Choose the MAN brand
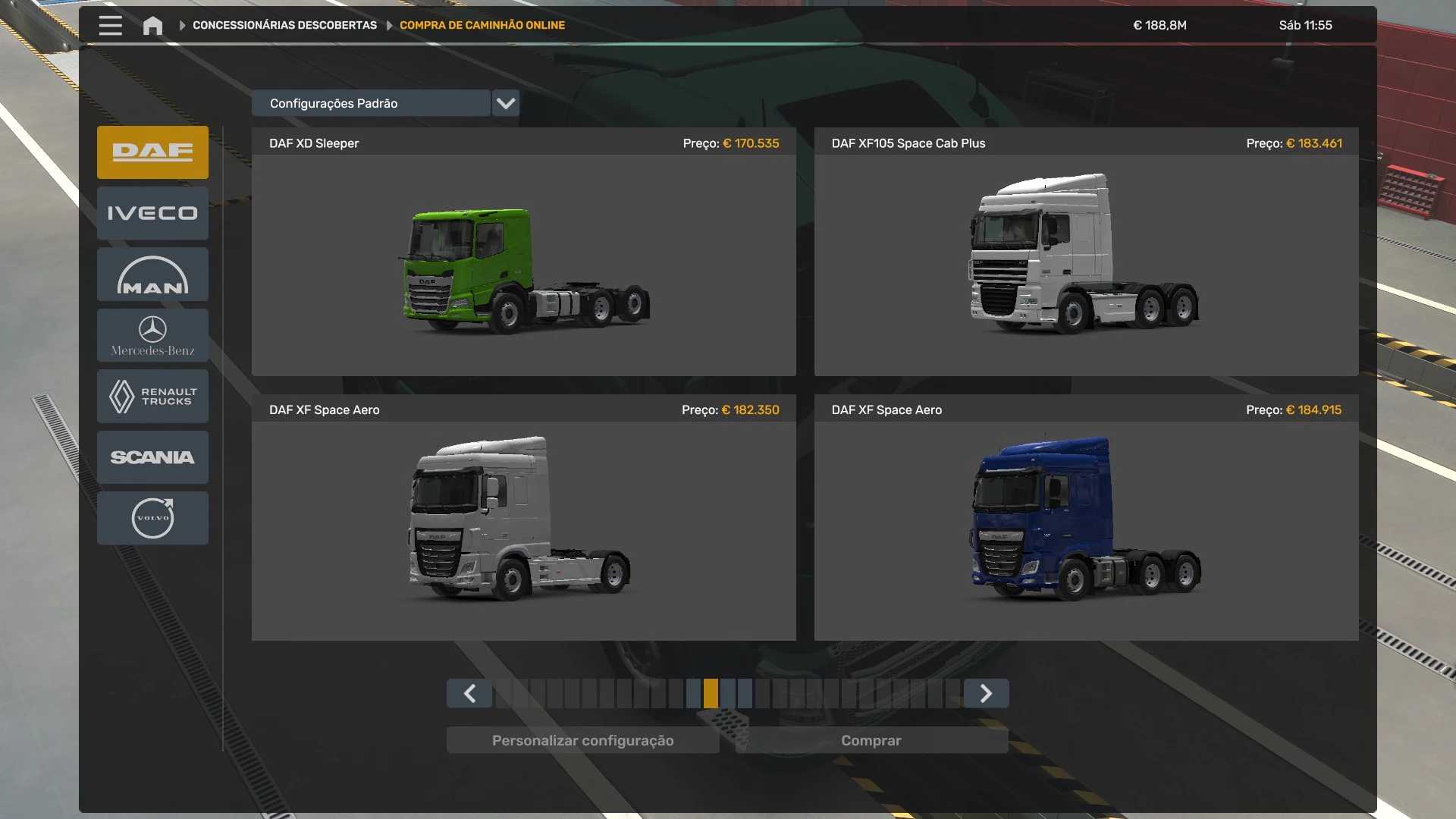Image resolution: width=1456 pixels, height=819 pixels. 152,275
